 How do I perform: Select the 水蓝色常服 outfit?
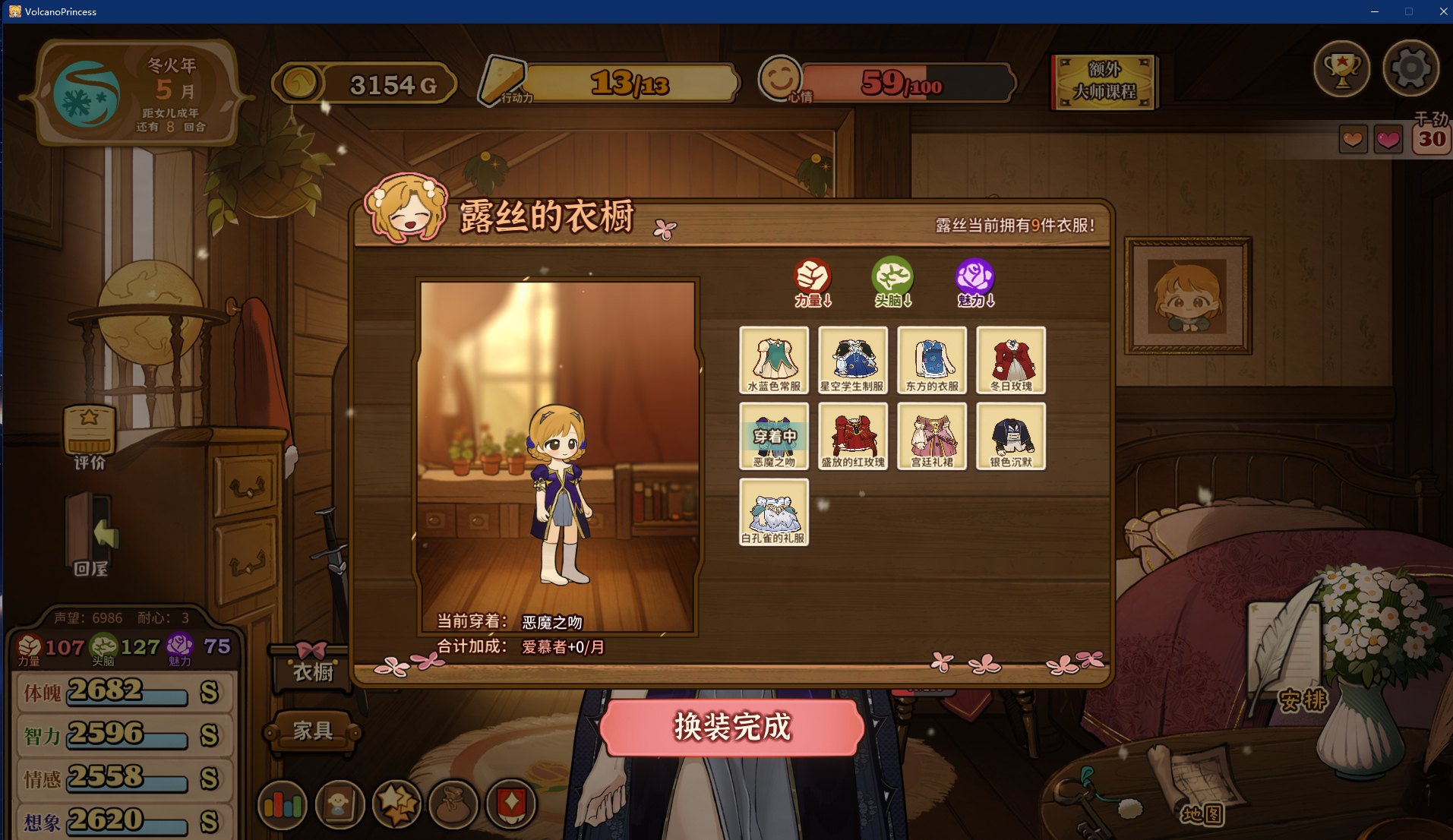pyautogui.click(x=774, y=360)
